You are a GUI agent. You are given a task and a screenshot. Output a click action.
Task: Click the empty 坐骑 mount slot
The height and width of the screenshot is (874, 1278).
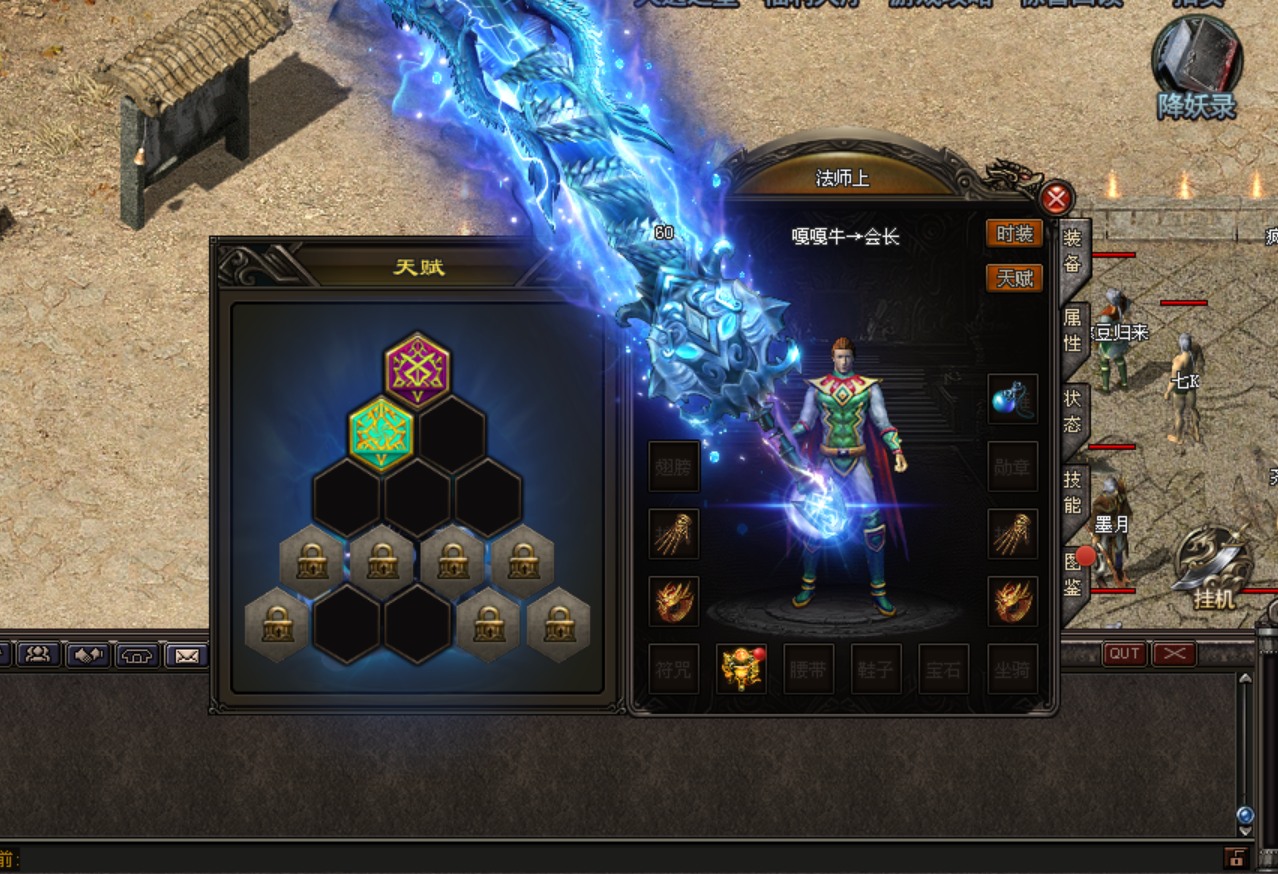click(1012, 669)
